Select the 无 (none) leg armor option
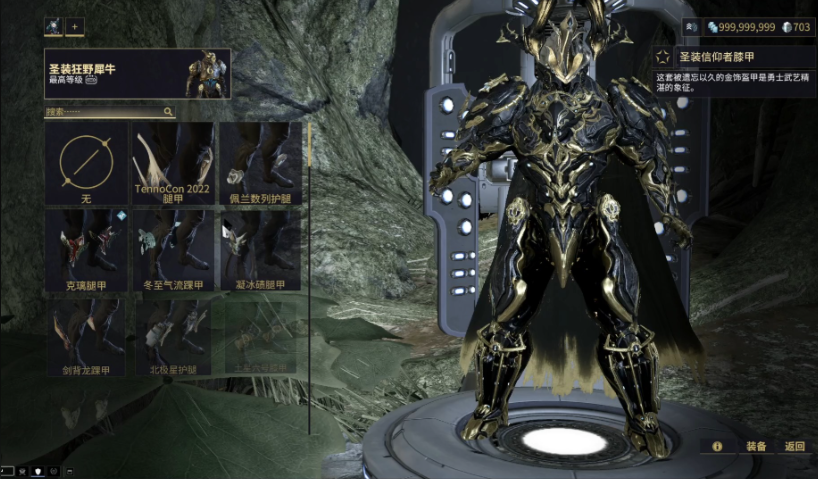Screen dimensions: 818x479 [x=86, y=164]
